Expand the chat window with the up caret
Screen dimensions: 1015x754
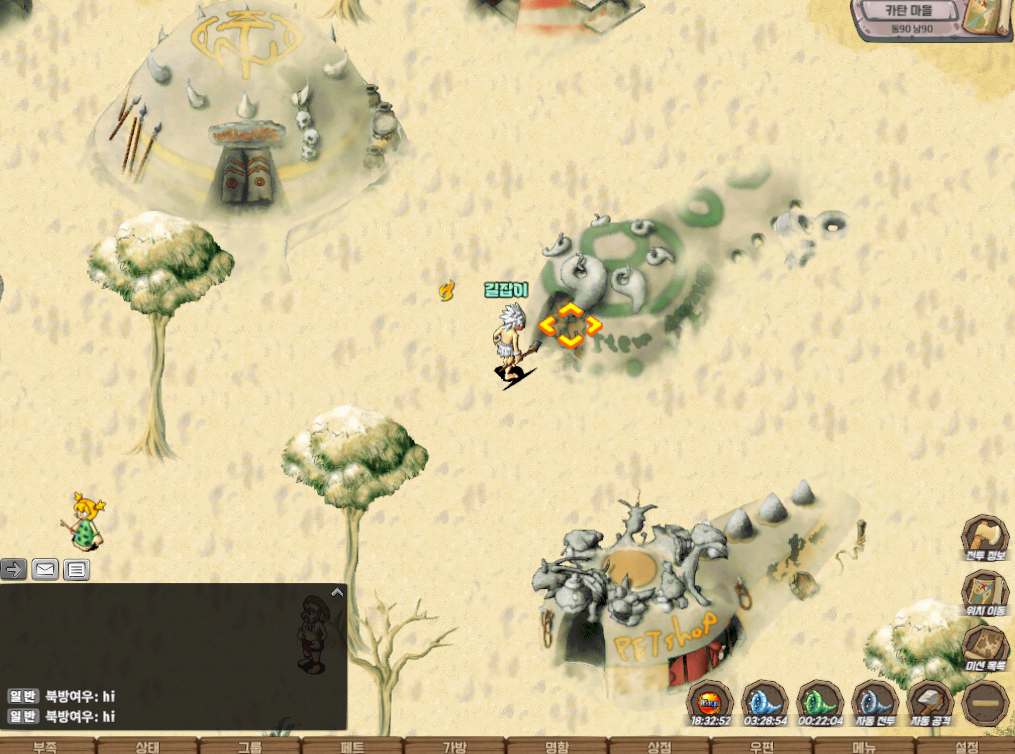[x=337, y=592]
